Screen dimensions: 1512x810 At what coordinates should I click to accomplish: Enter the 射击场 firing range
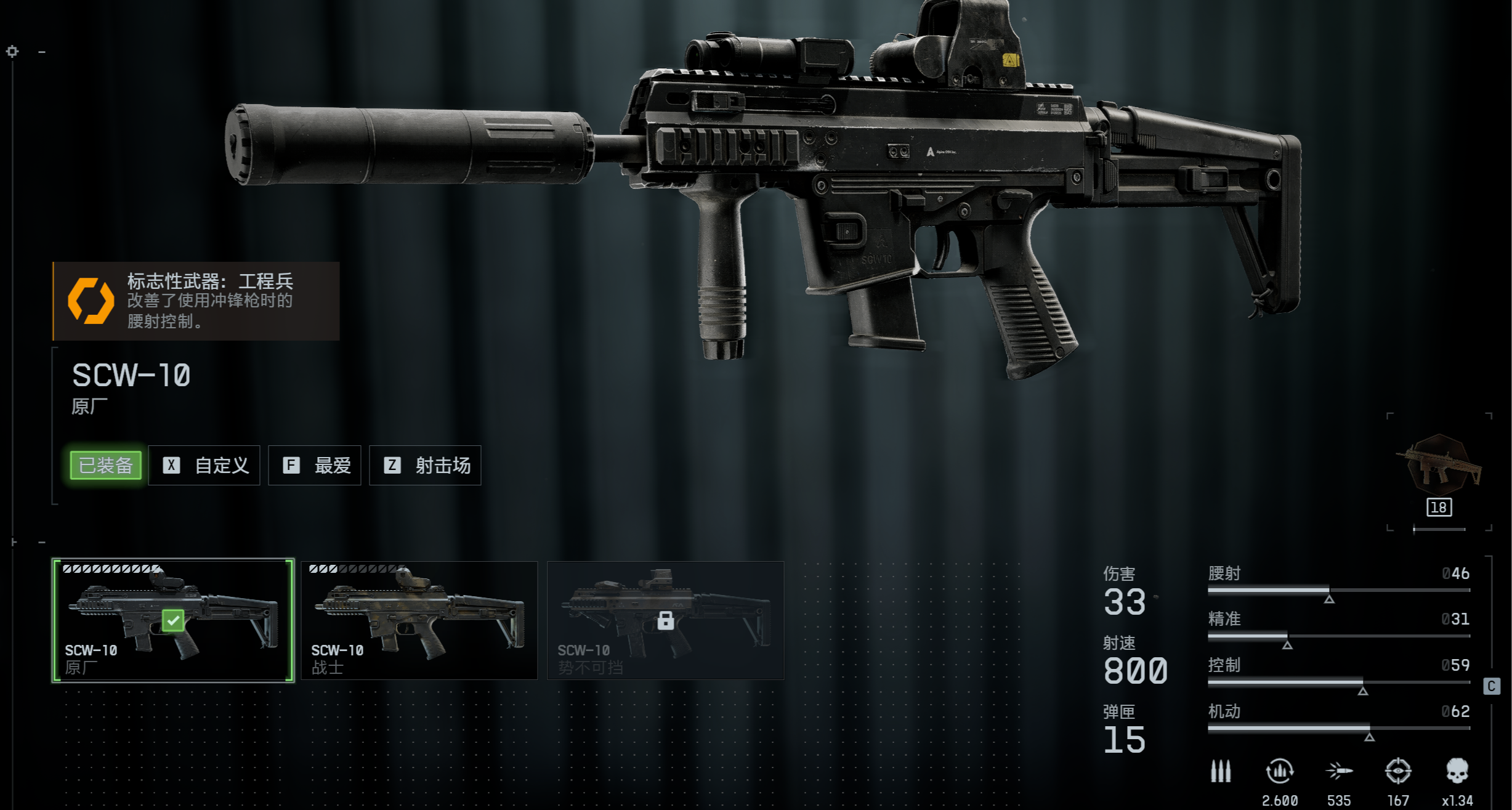click(425, 465)
